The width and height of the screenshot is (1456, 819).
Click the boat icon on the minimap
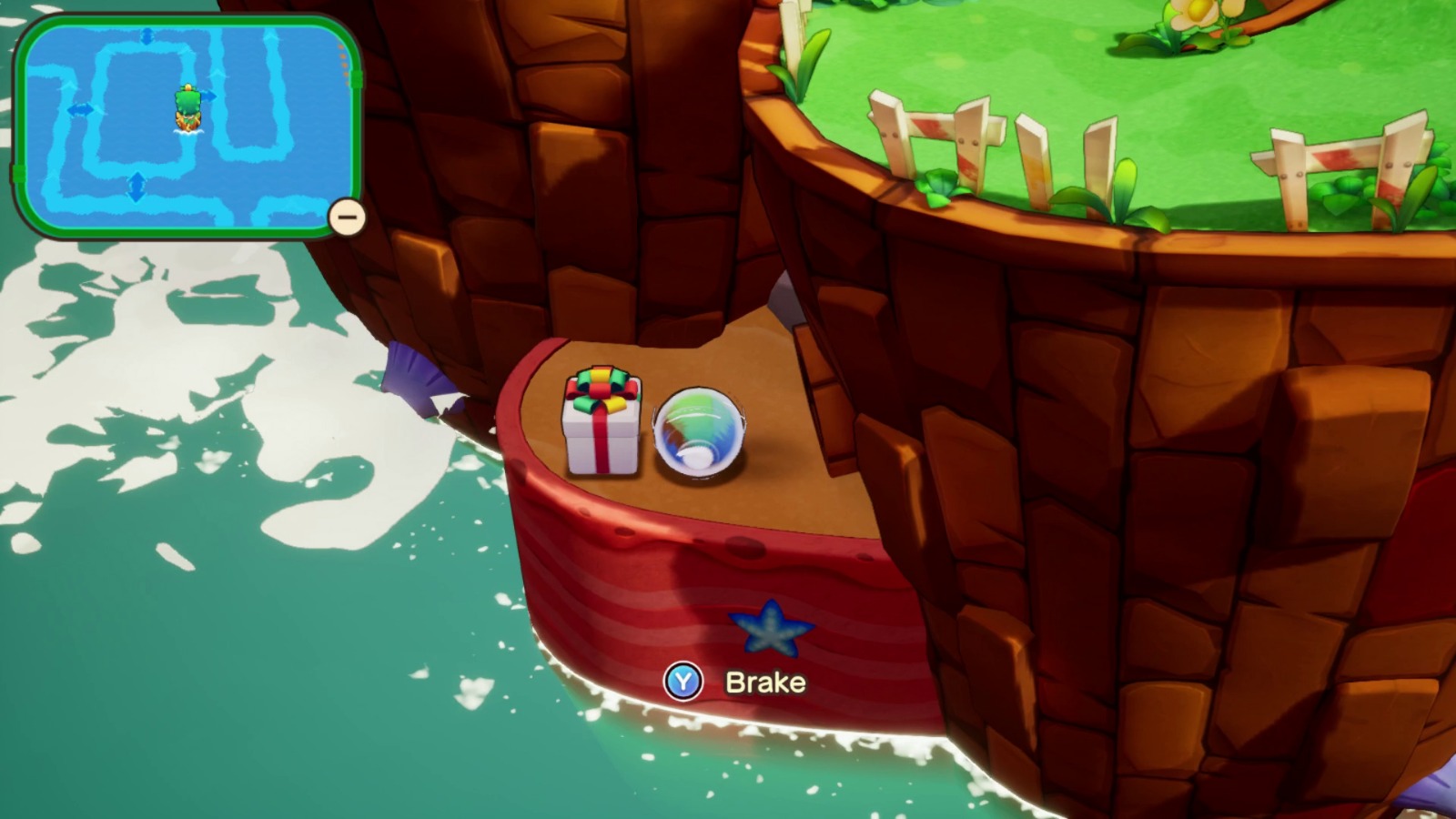187,106
